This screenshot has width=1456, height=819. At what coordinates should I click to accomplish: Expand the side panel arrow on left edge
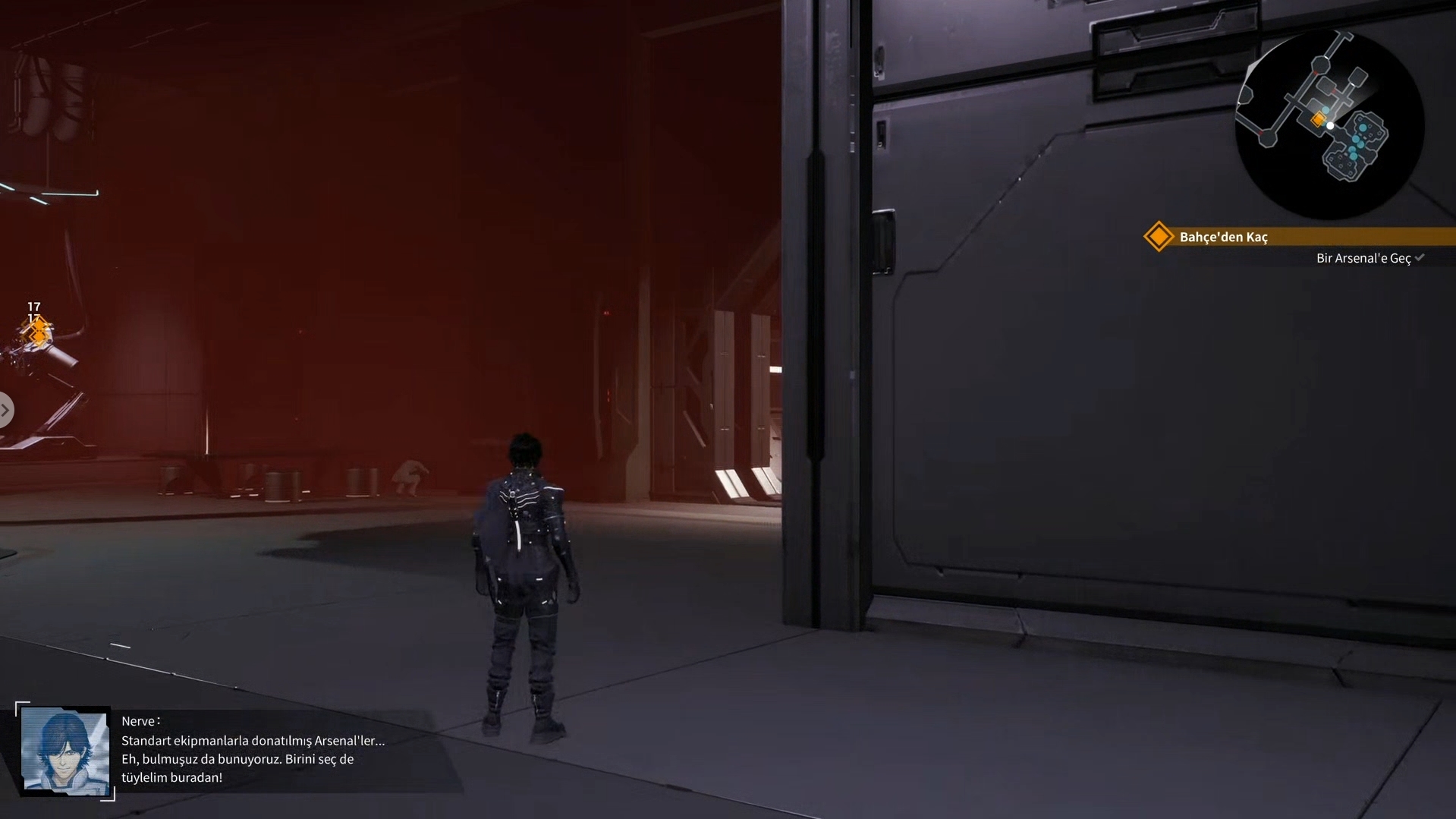pyautogui.click(x=5, y=410)
